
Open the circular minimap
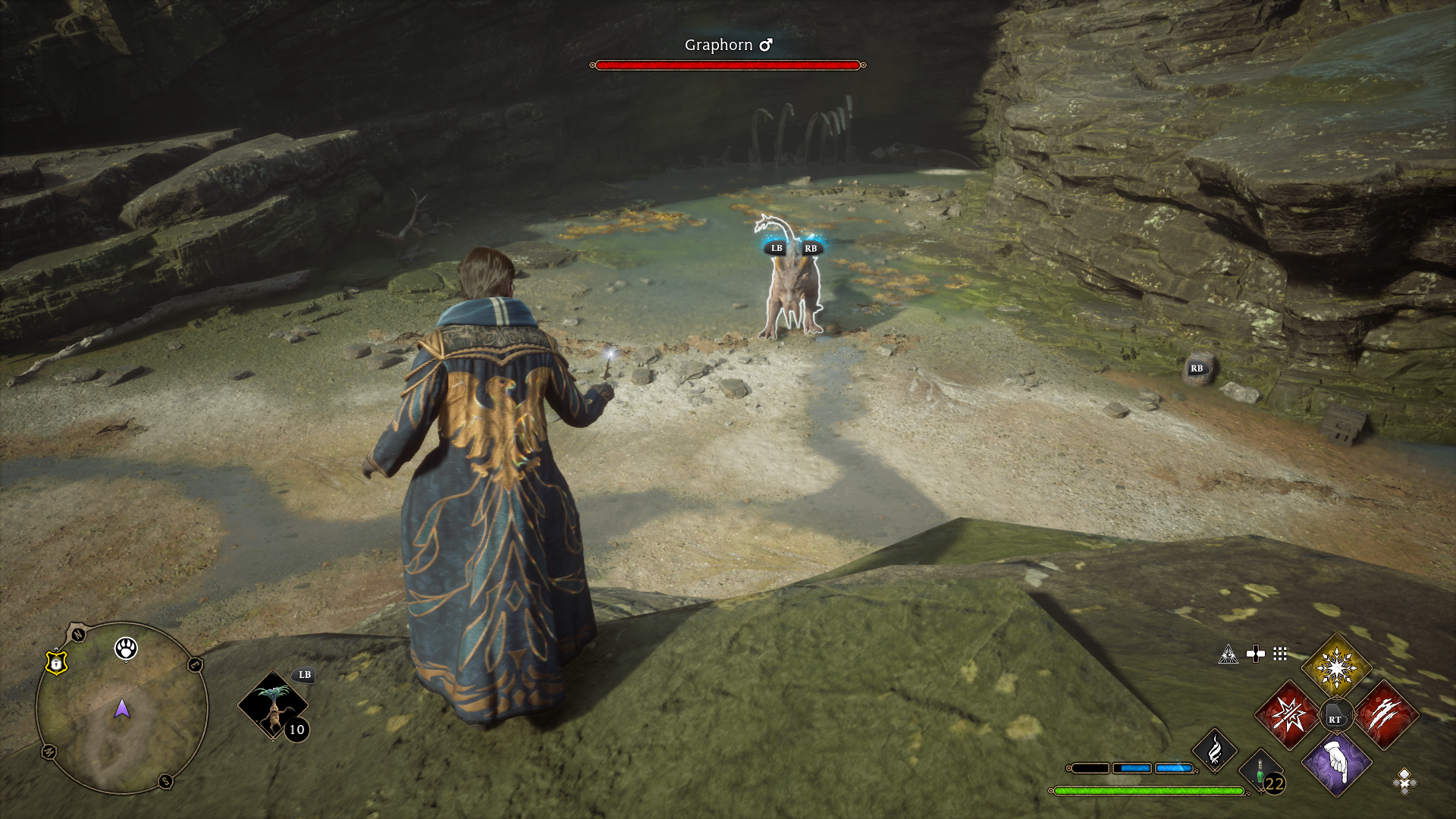pos(121,709)
